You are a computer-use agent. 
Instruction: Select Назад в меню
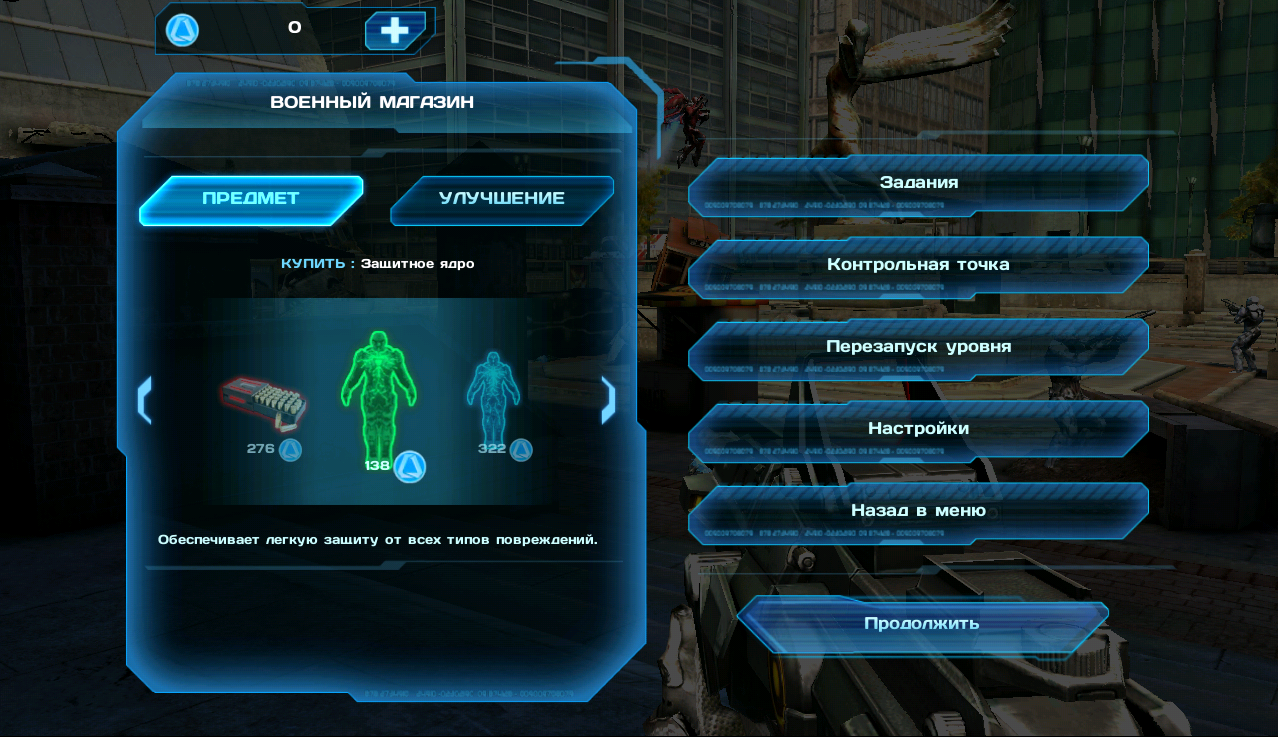click(918, 511)
